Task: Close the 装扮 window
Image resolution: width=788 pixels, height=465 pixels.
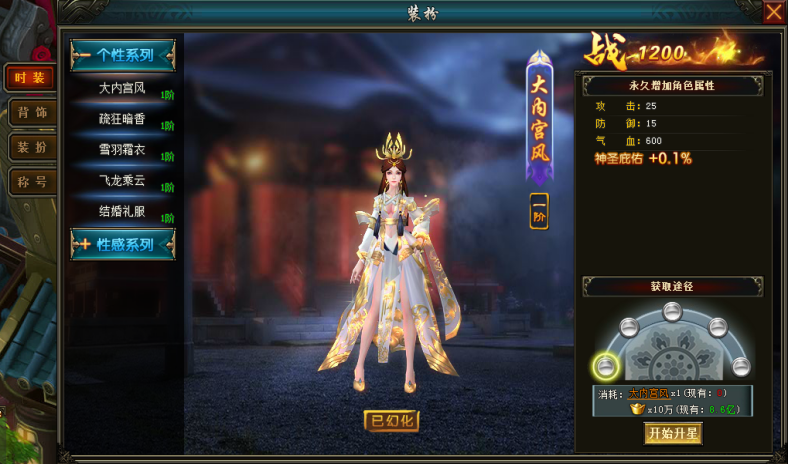Action: [x=773, y=12]
